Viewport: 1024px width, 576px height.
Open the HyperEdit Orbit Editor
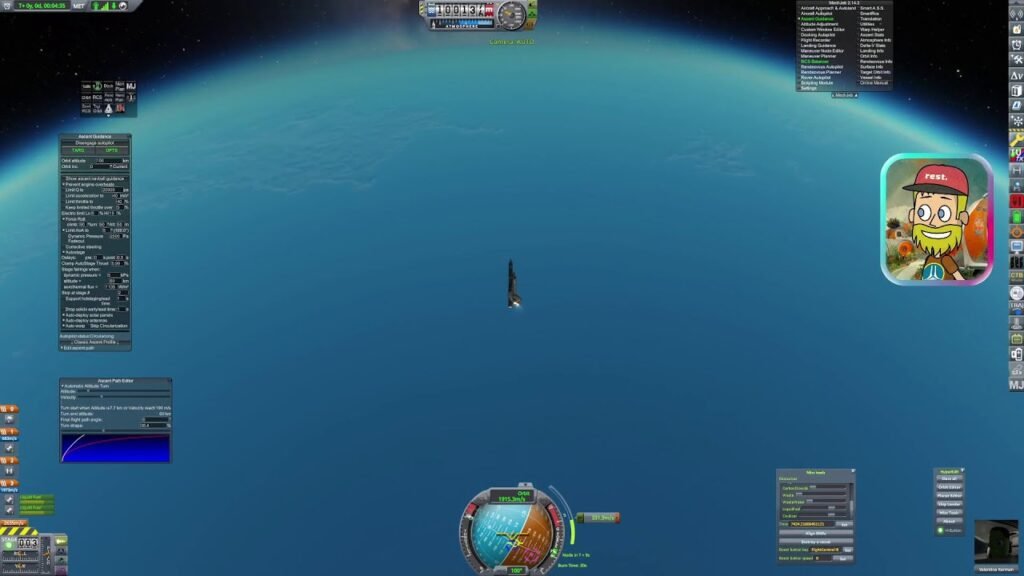[950, 487]
